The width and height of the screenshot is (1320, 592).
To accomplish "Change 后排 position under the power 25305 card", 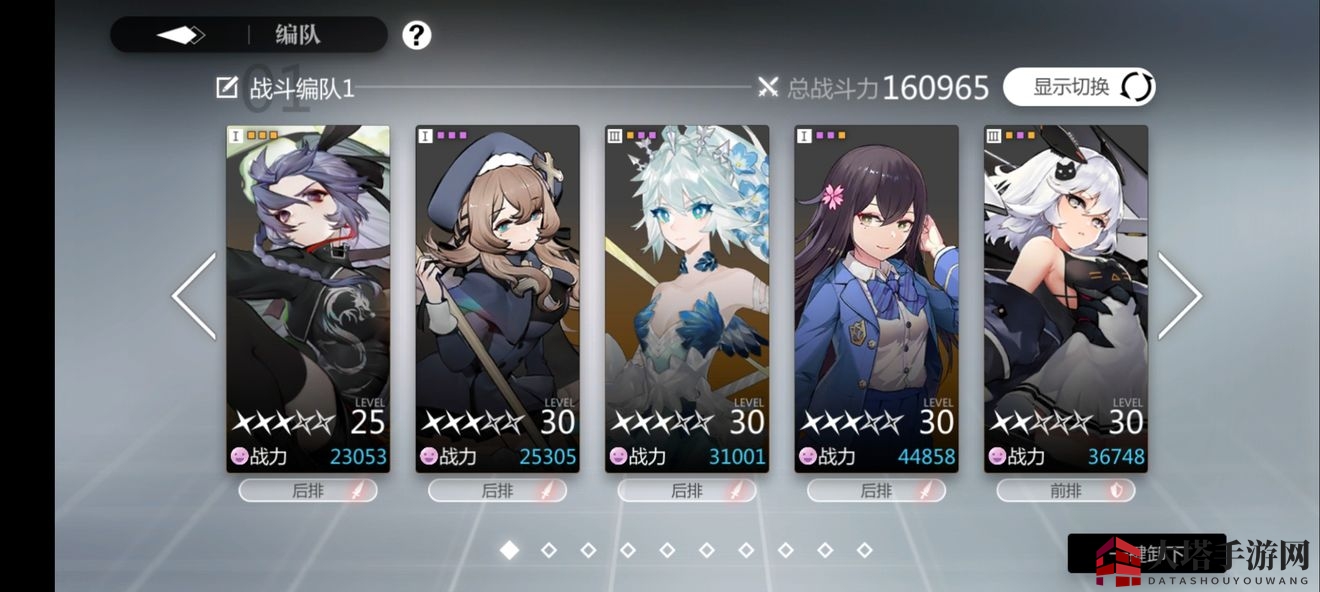I will click(497, 491).
